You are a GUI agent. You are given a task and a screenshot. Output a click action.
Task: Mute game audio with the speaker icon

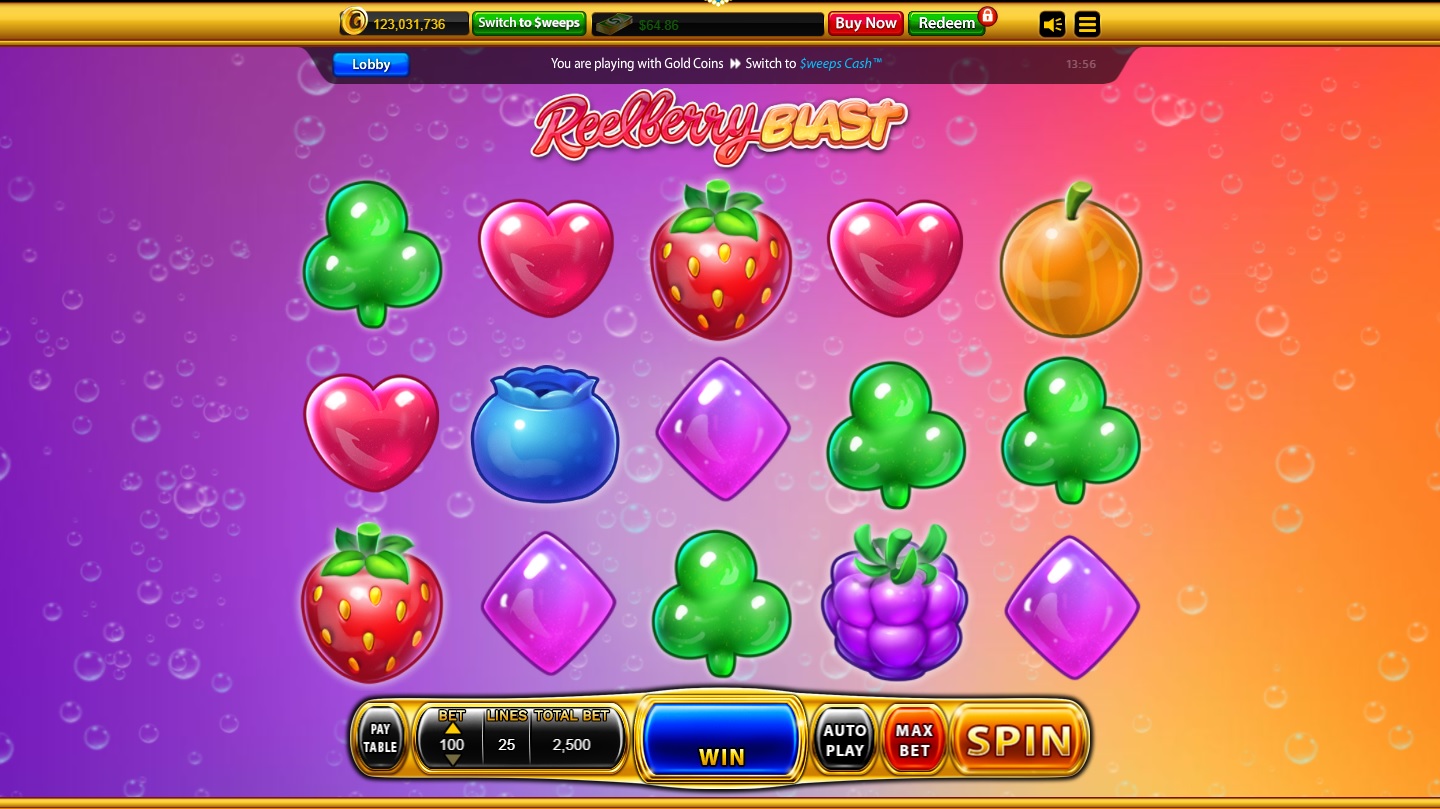pyautogui.click(x=1052, y=23)
